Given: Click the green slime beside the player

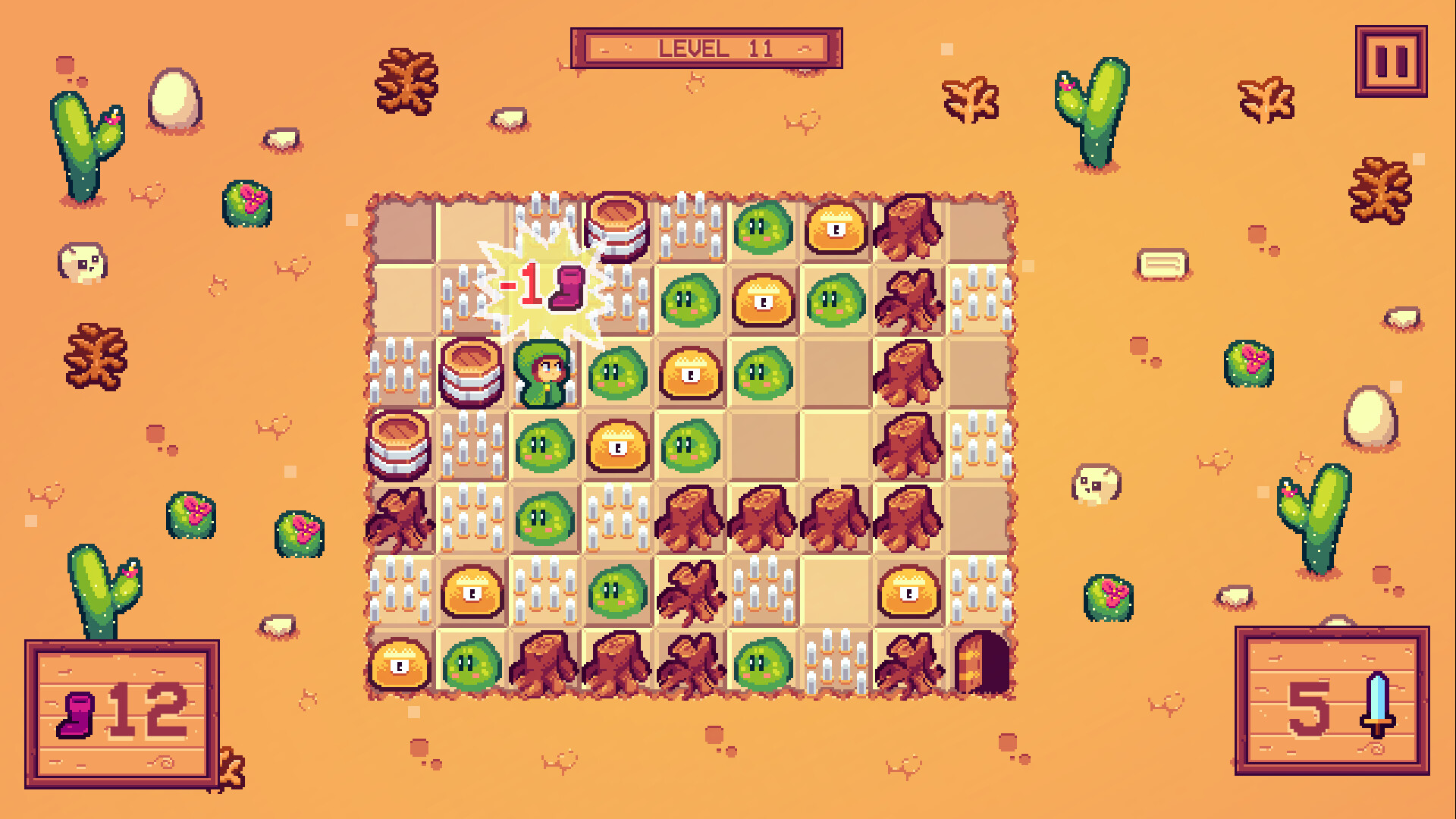Looking at the screenshot, I should (617, 372).
